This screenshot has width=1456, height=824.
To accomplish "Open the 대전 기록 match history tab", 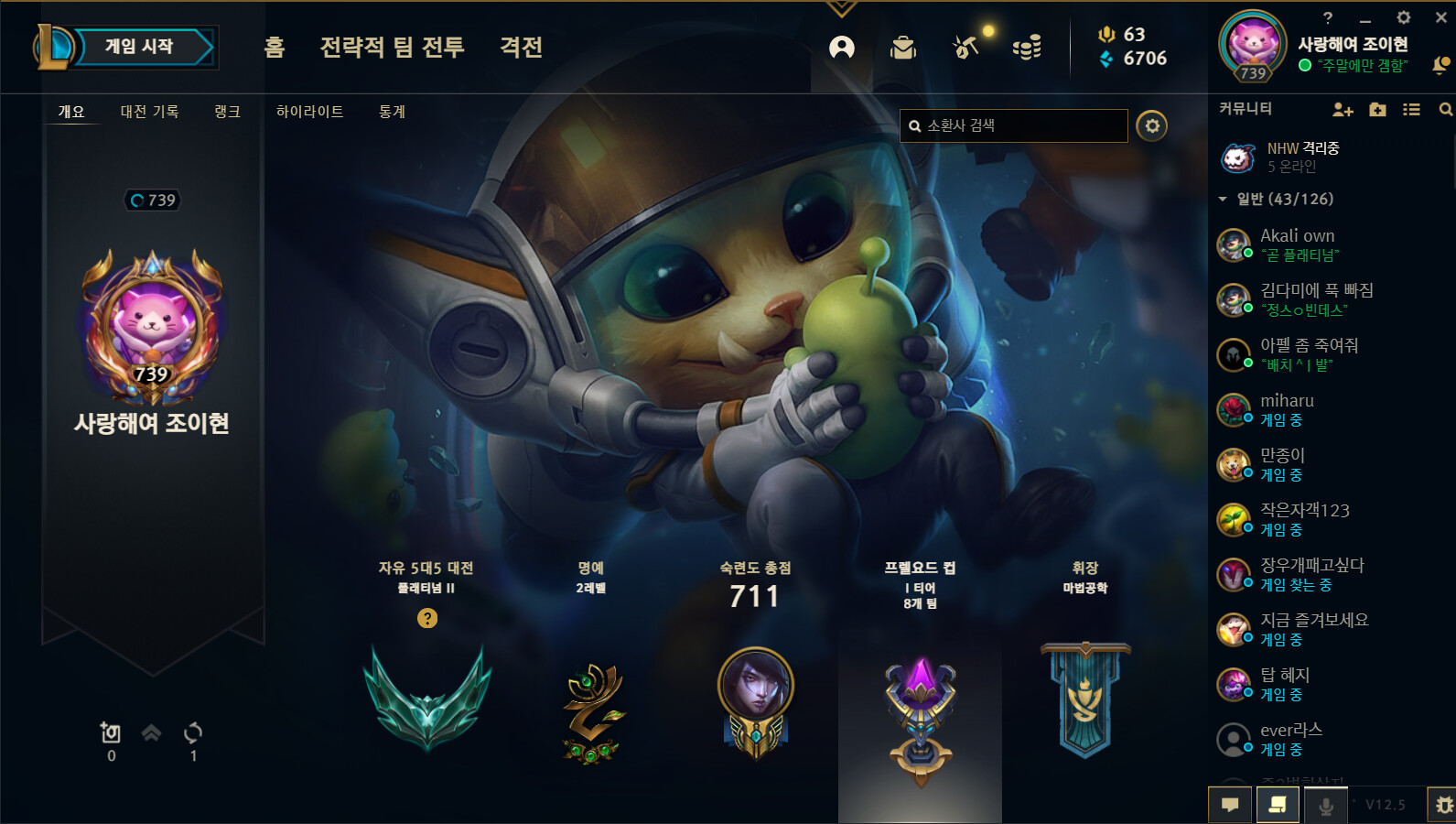I will (149, 112).
